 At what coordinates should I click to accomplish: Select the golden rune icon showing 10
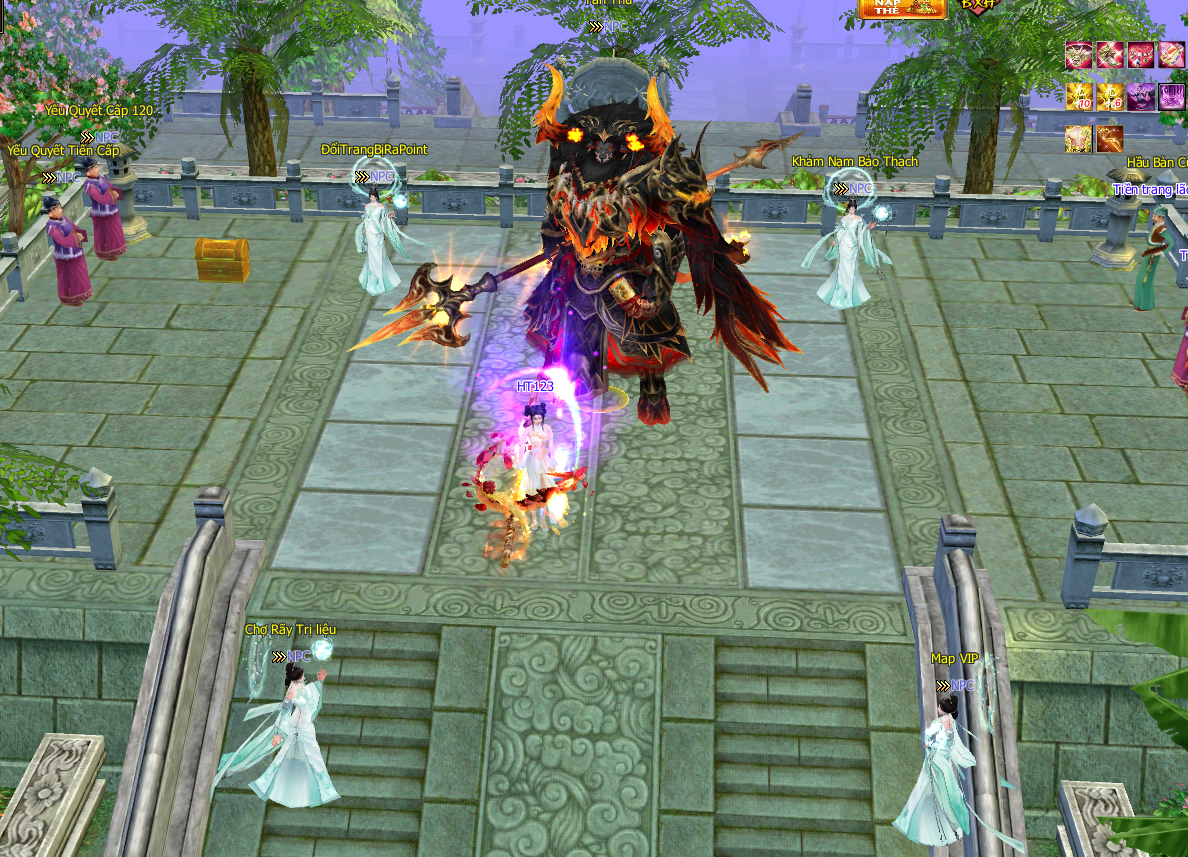pos(1079,97)
